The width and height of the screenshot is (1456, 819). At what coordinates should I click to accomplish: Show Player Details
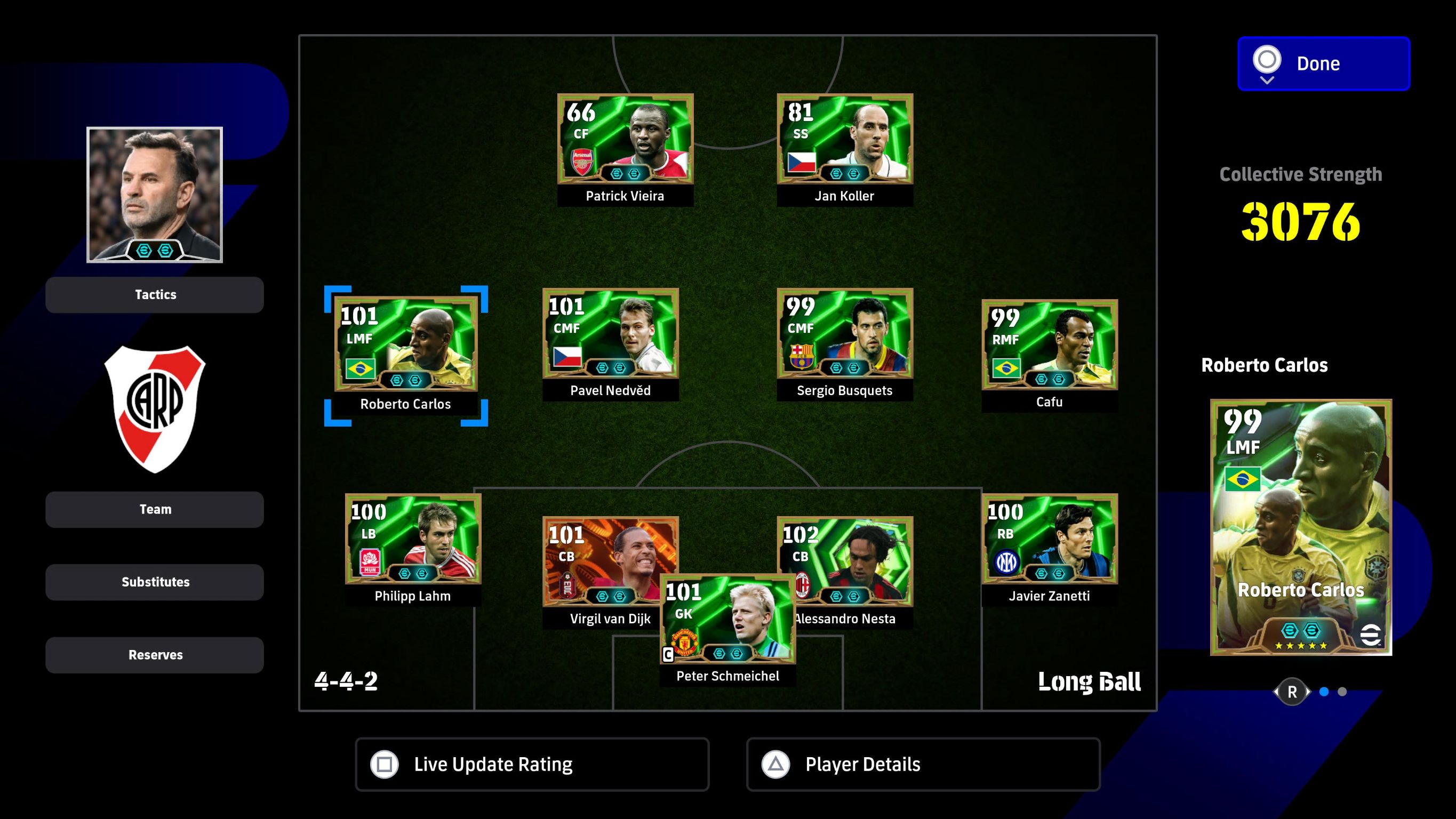pyautogui.click(x=923, y=764)
